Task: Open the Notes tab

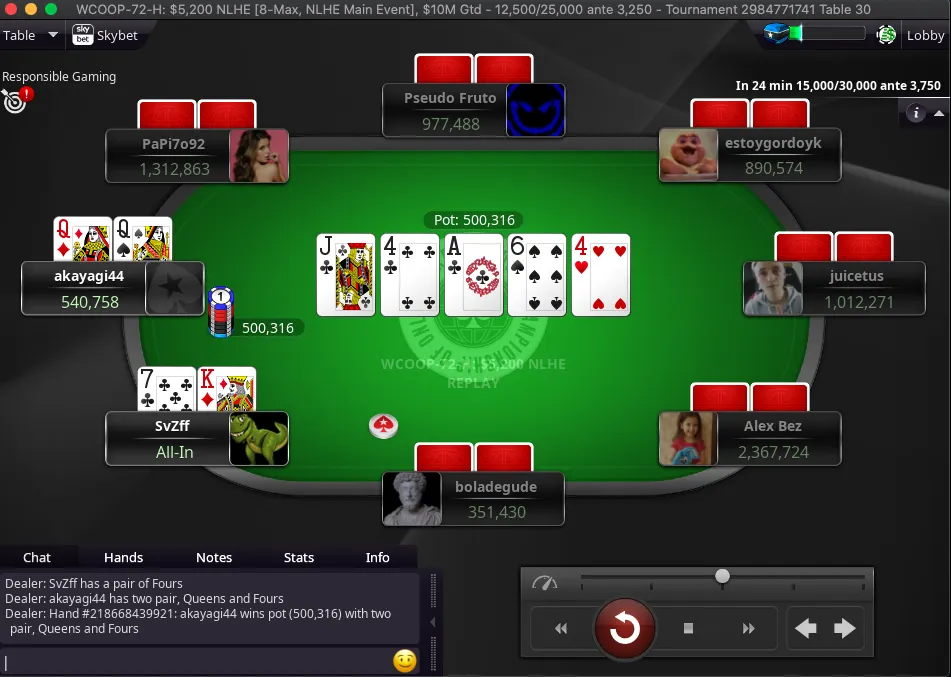Action: [x=214, y=558]
